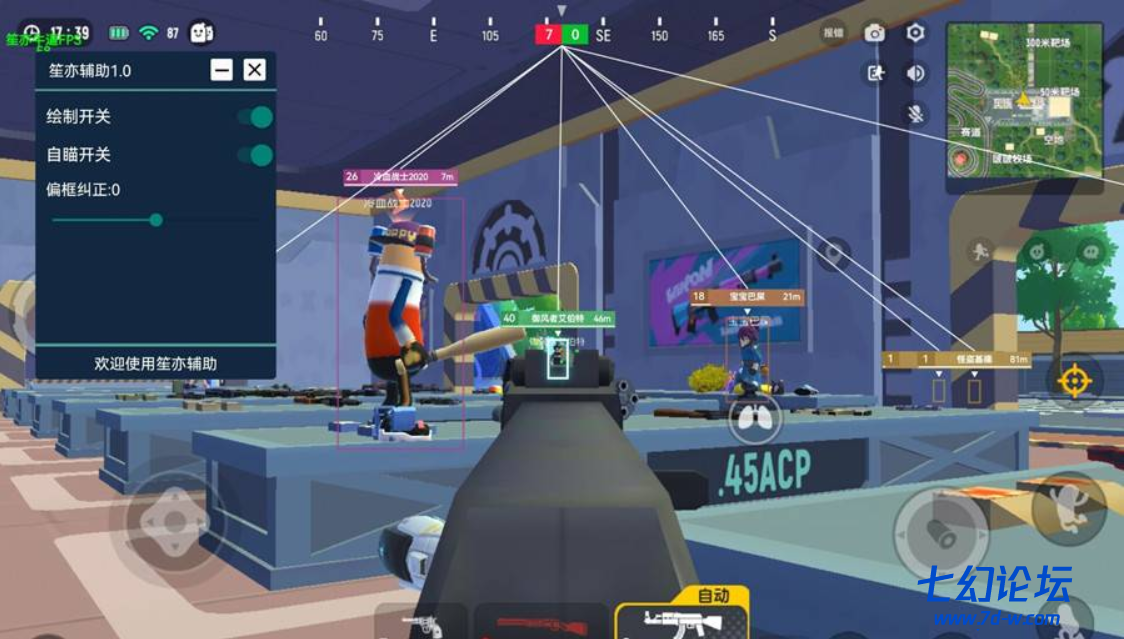Tap the smiley face icon beside the clock
The height and width of the screenshot is (639, 1124).
click(x=203, y=33)
